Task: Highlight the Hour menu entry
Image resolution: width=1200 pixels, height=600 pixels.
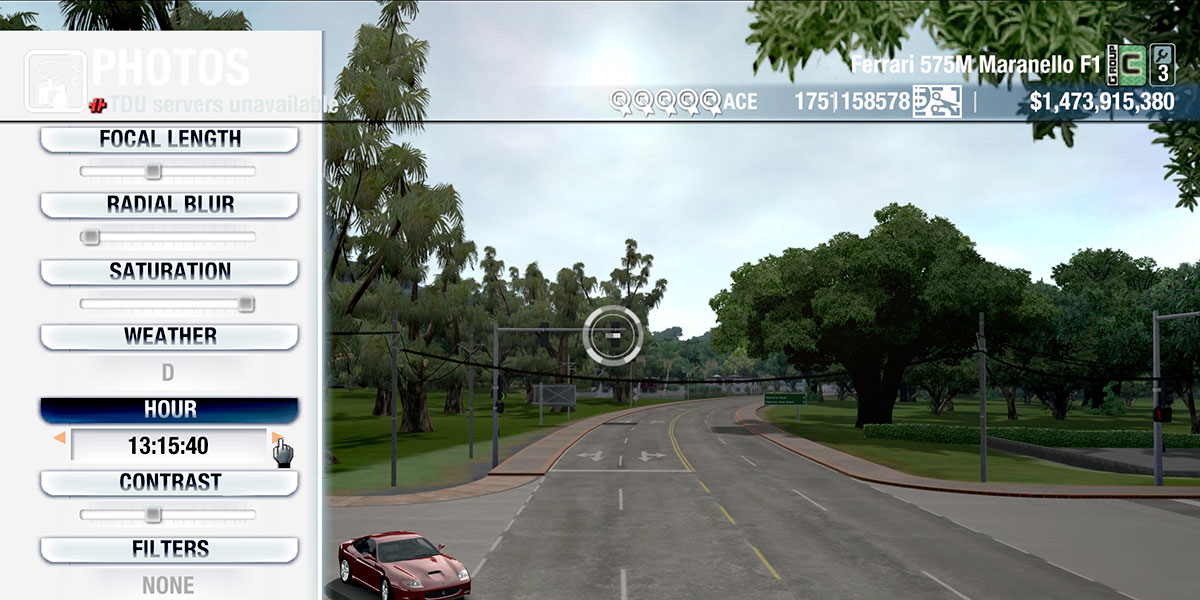Action: tap(169, 410)
